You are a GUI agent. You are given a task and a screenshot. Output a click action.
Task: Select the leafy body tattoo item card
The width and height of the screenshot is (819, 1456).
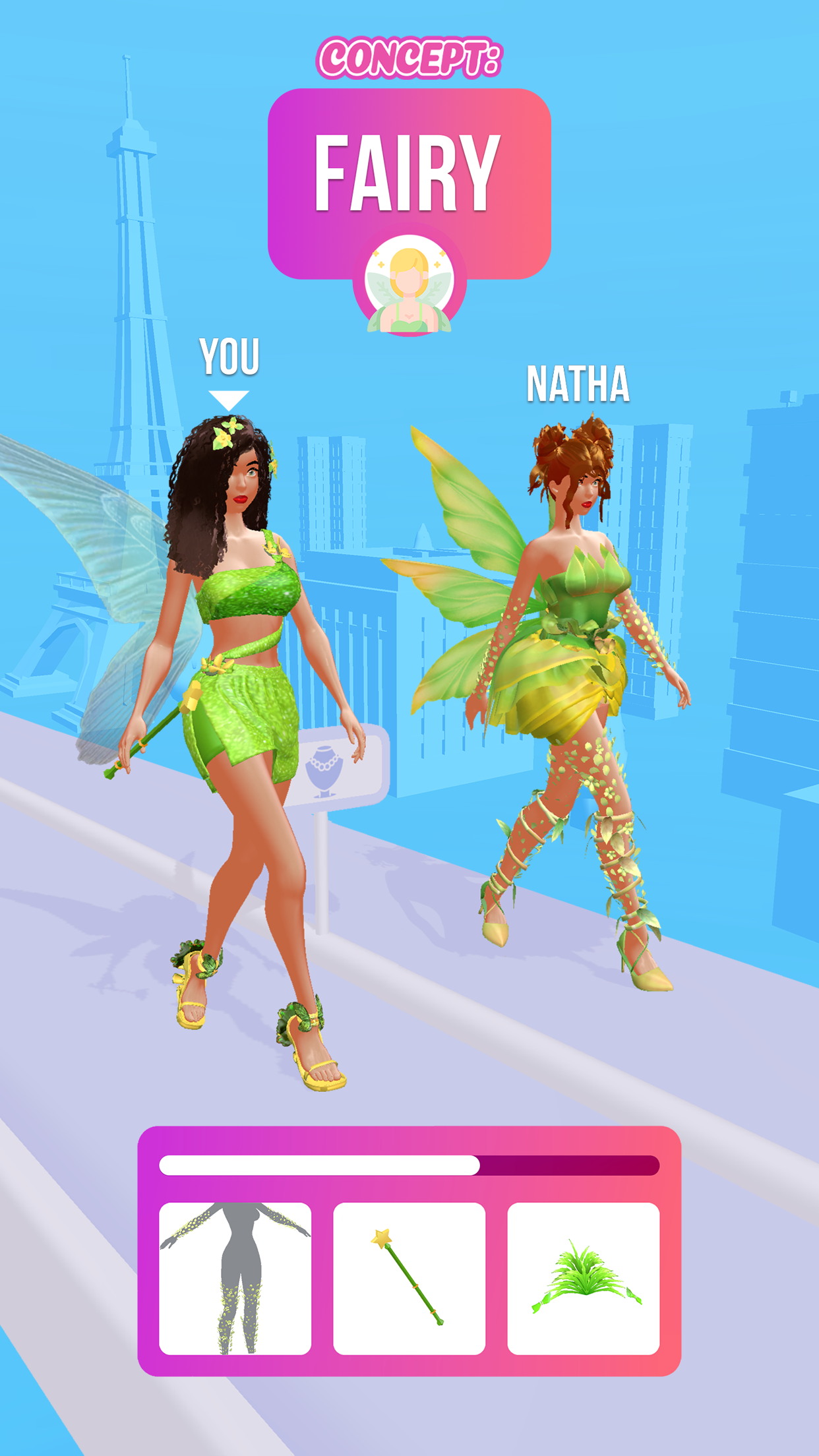click(x=235, y=1278)
